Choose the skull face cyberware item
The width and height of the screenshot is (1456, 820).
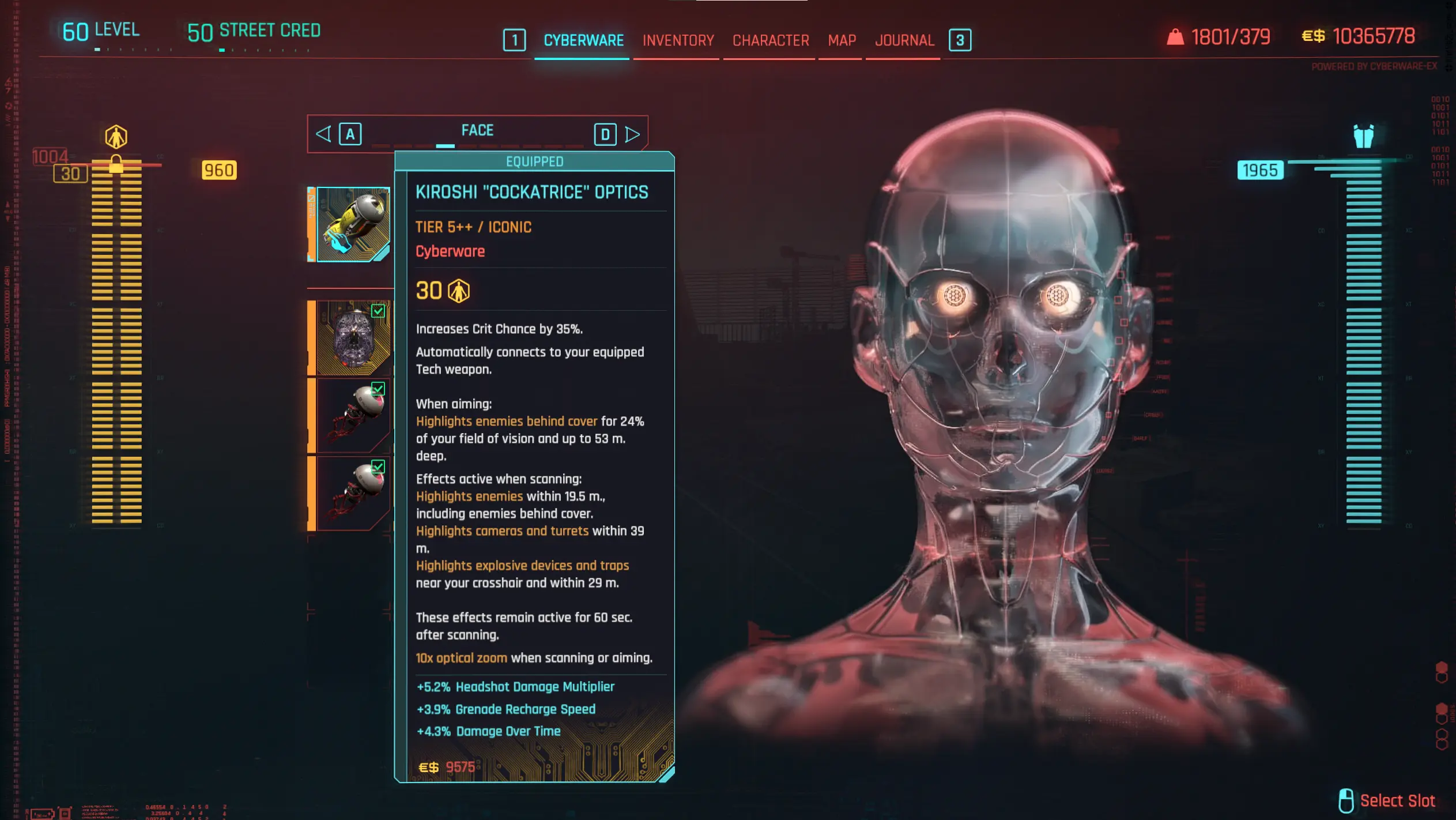click(353, 338)
